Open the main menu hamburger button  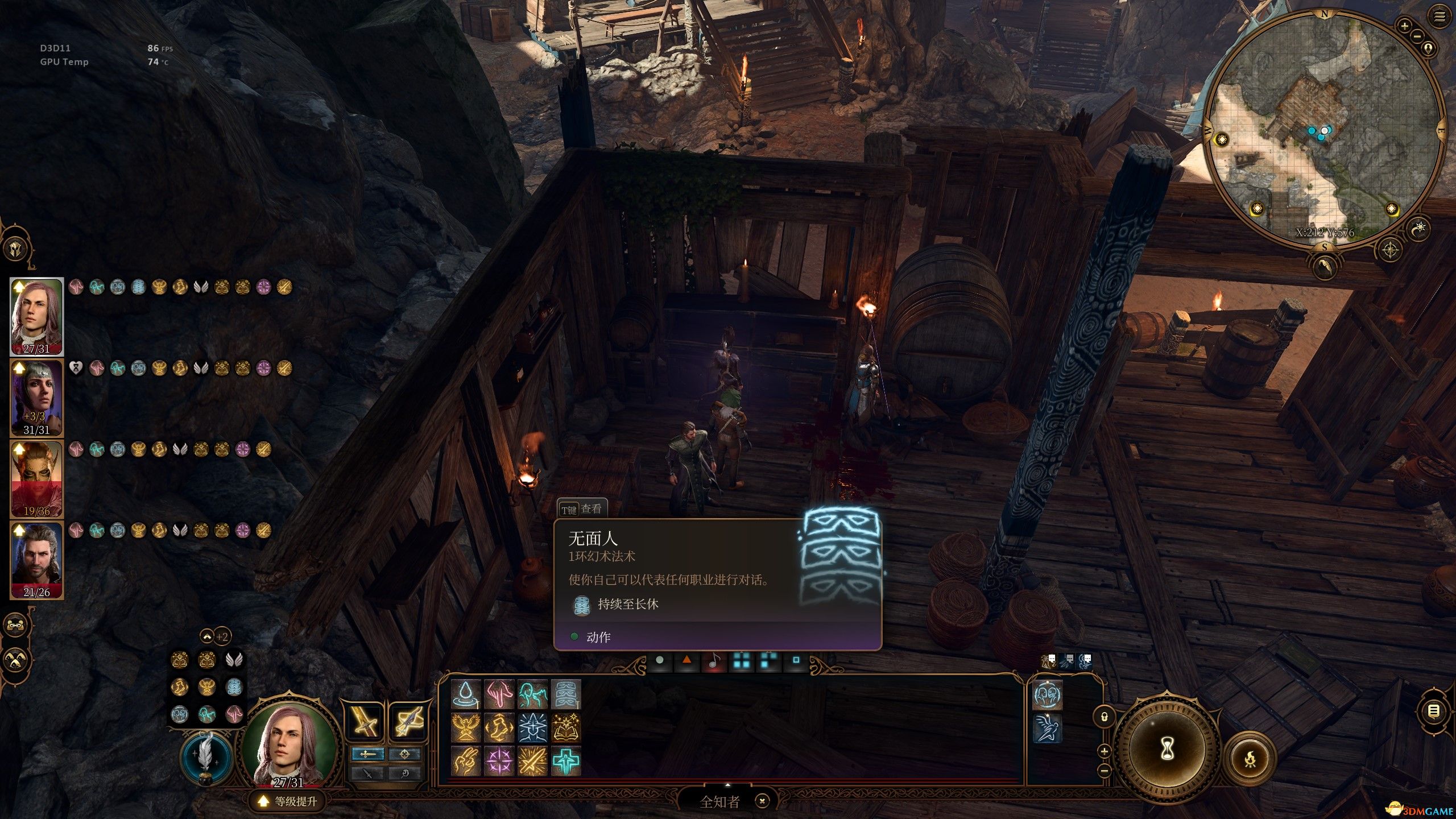pyautogui.click(x=1440, y=17)
